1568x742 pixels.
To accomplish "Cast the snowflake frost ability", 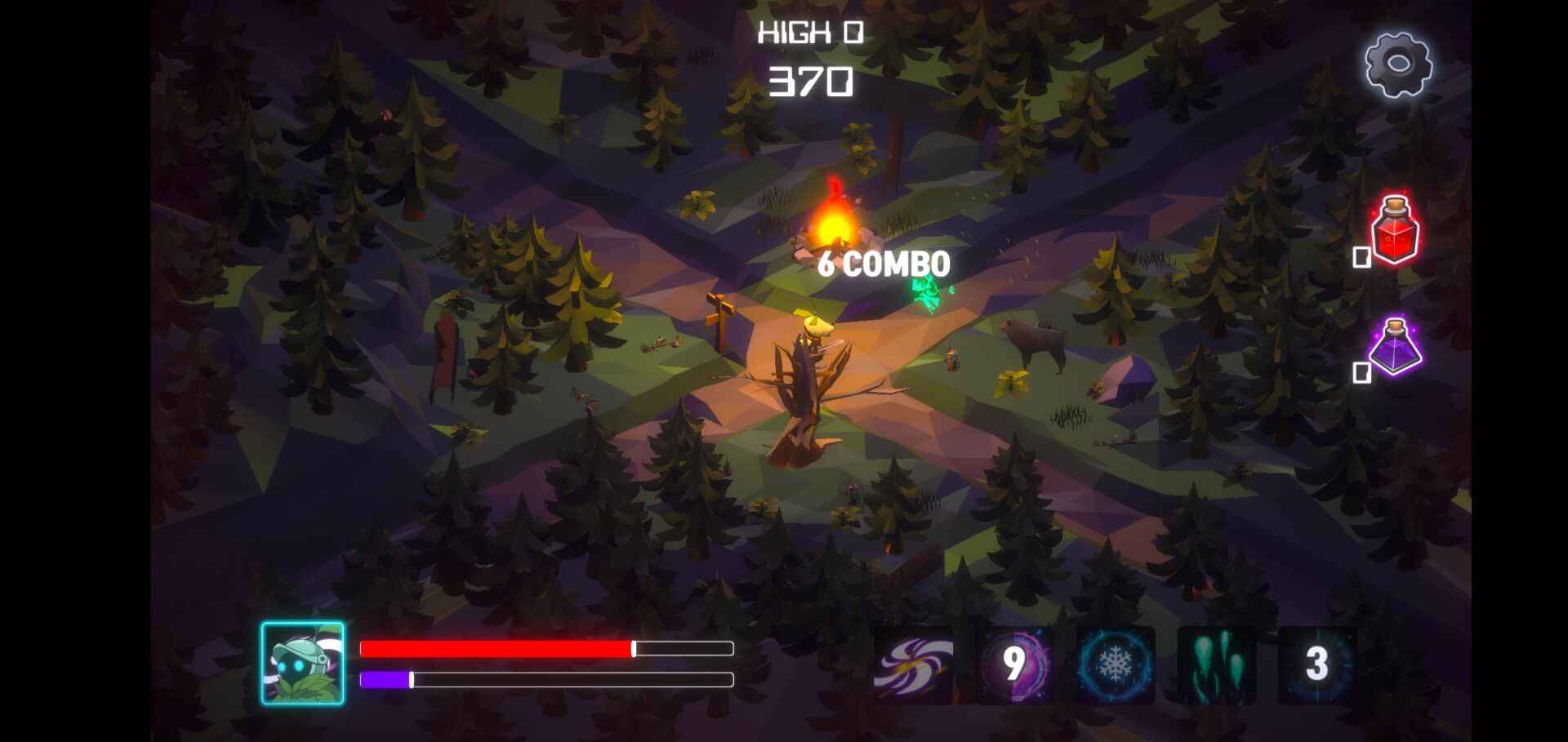I will pos(1115,665).
